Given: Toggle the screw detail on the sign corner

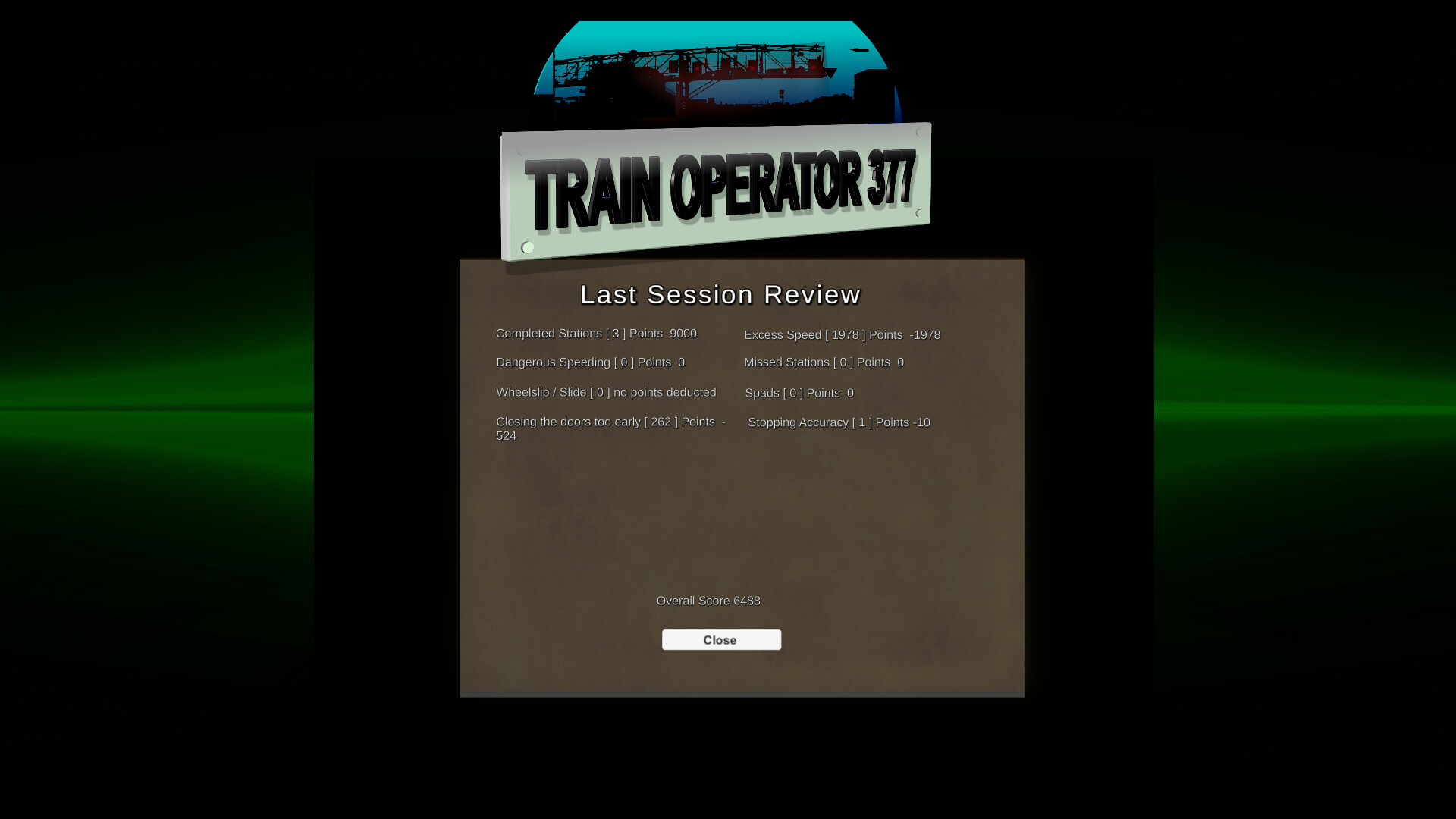Looking at the screenshot, I should pos(527,247).
